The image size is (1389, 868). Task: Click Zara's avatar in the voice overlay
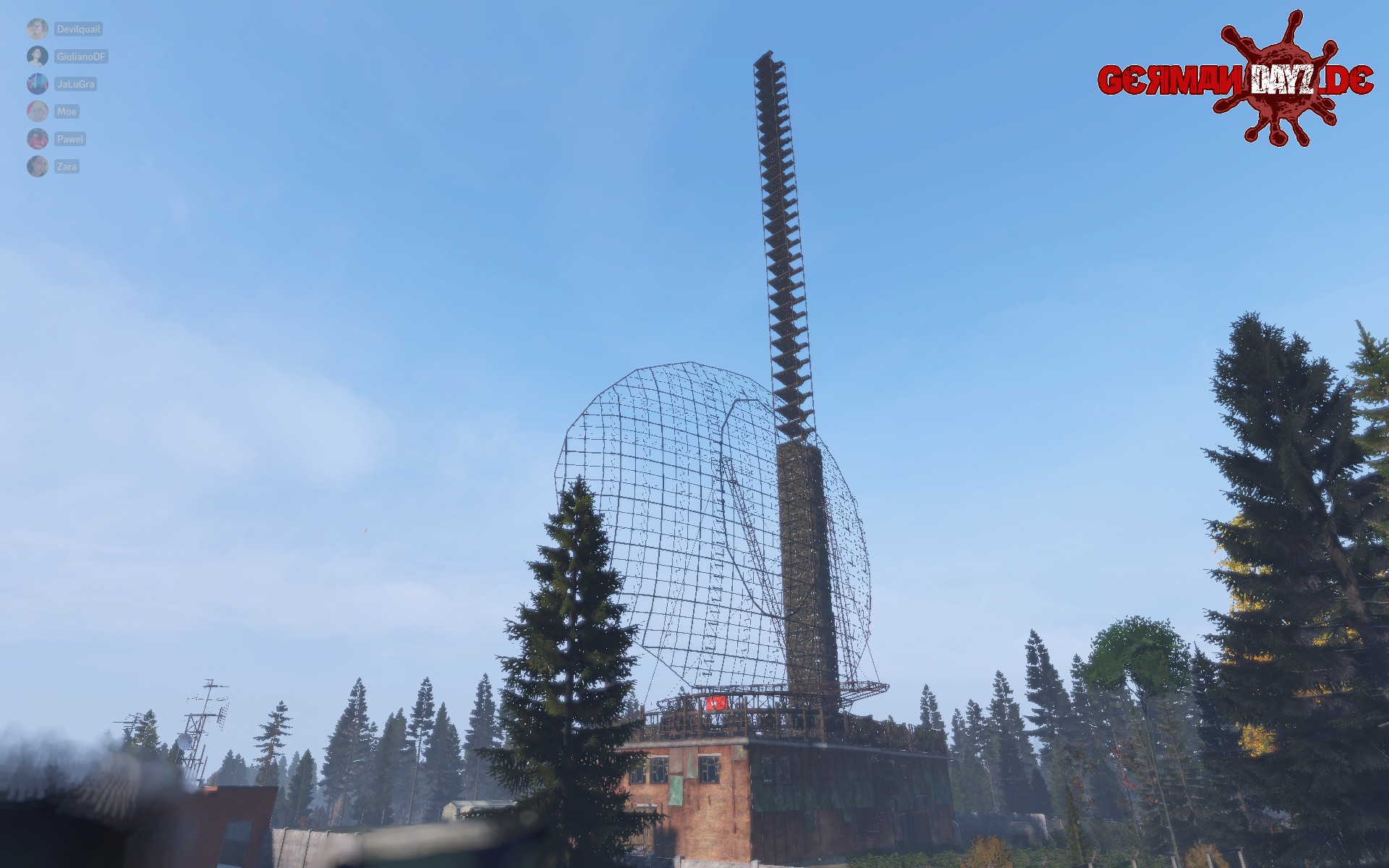click(x=38, y=166)
